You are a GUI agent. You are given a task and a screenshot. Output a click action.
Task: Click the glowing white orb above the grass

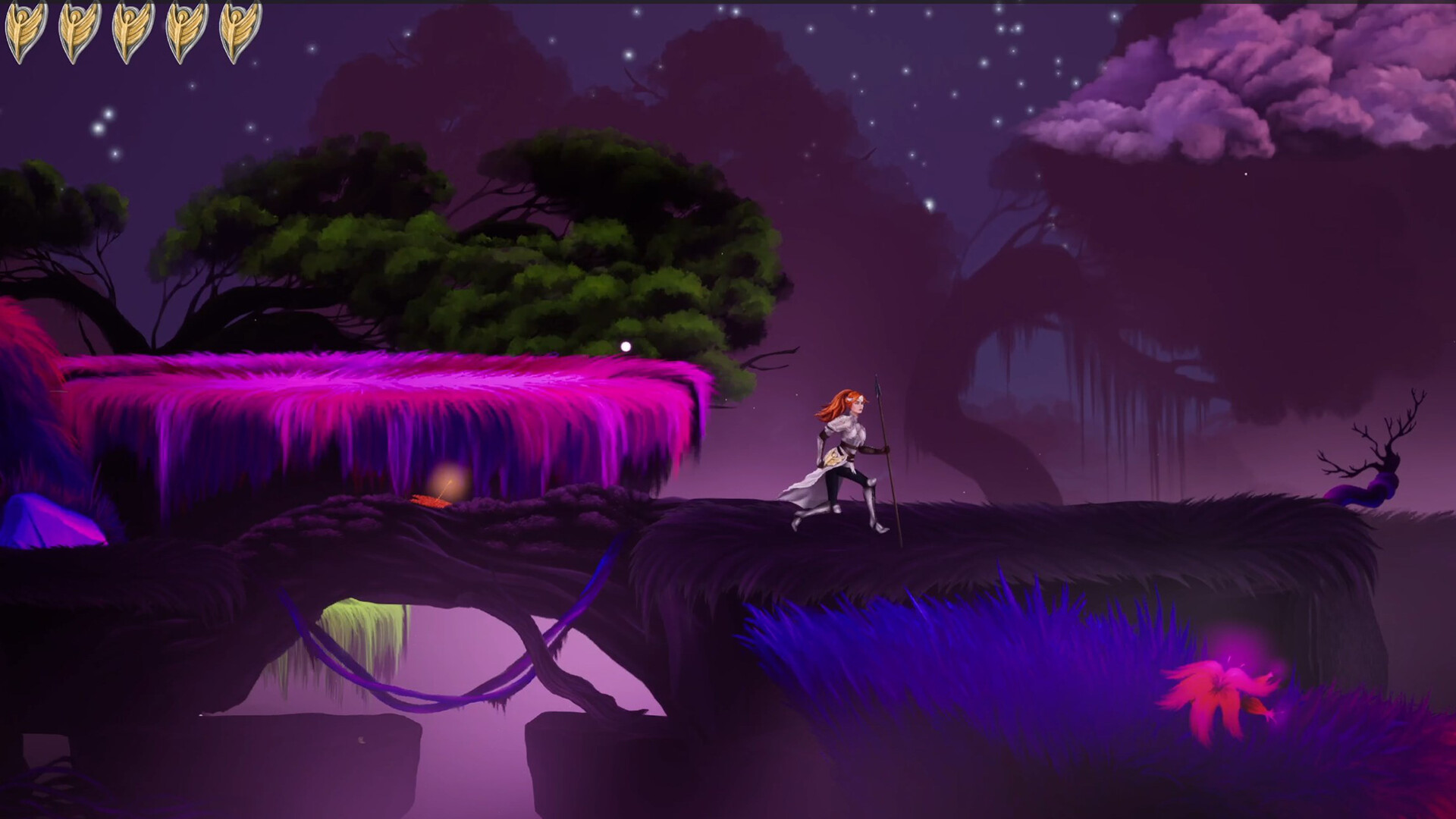pos(626,346)
